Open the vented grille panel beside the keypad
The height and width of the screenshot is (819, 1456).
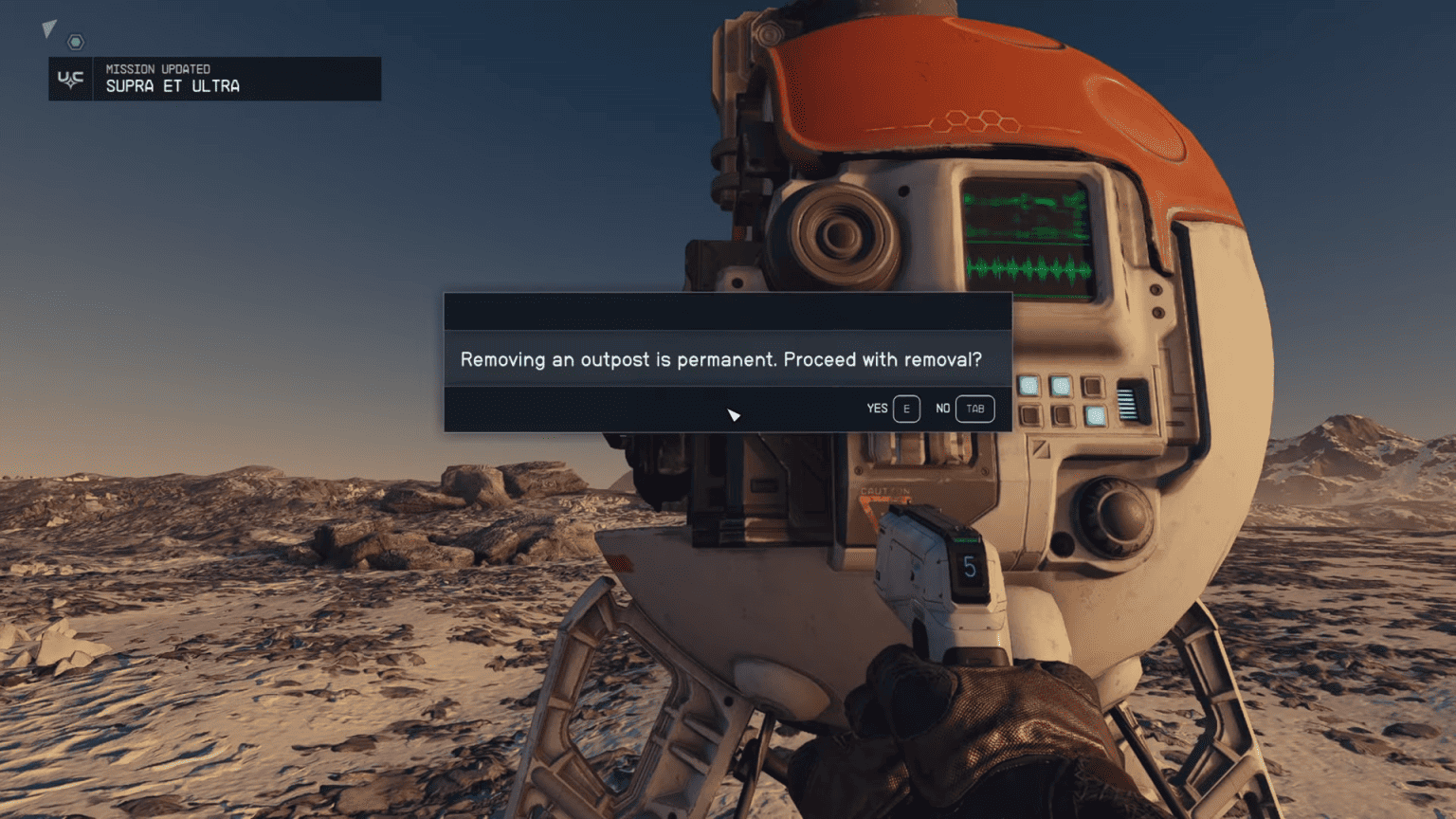pyautogui.click(x=1128, y=405)
